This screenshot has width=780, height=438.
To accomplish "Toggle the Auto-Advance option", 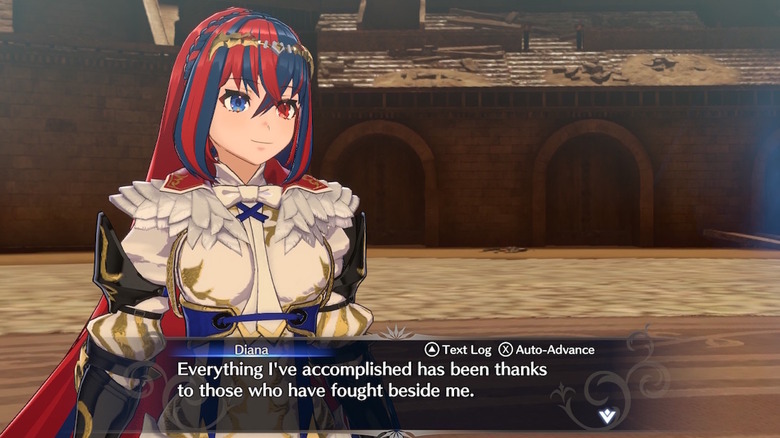I will tap(546, 350).
